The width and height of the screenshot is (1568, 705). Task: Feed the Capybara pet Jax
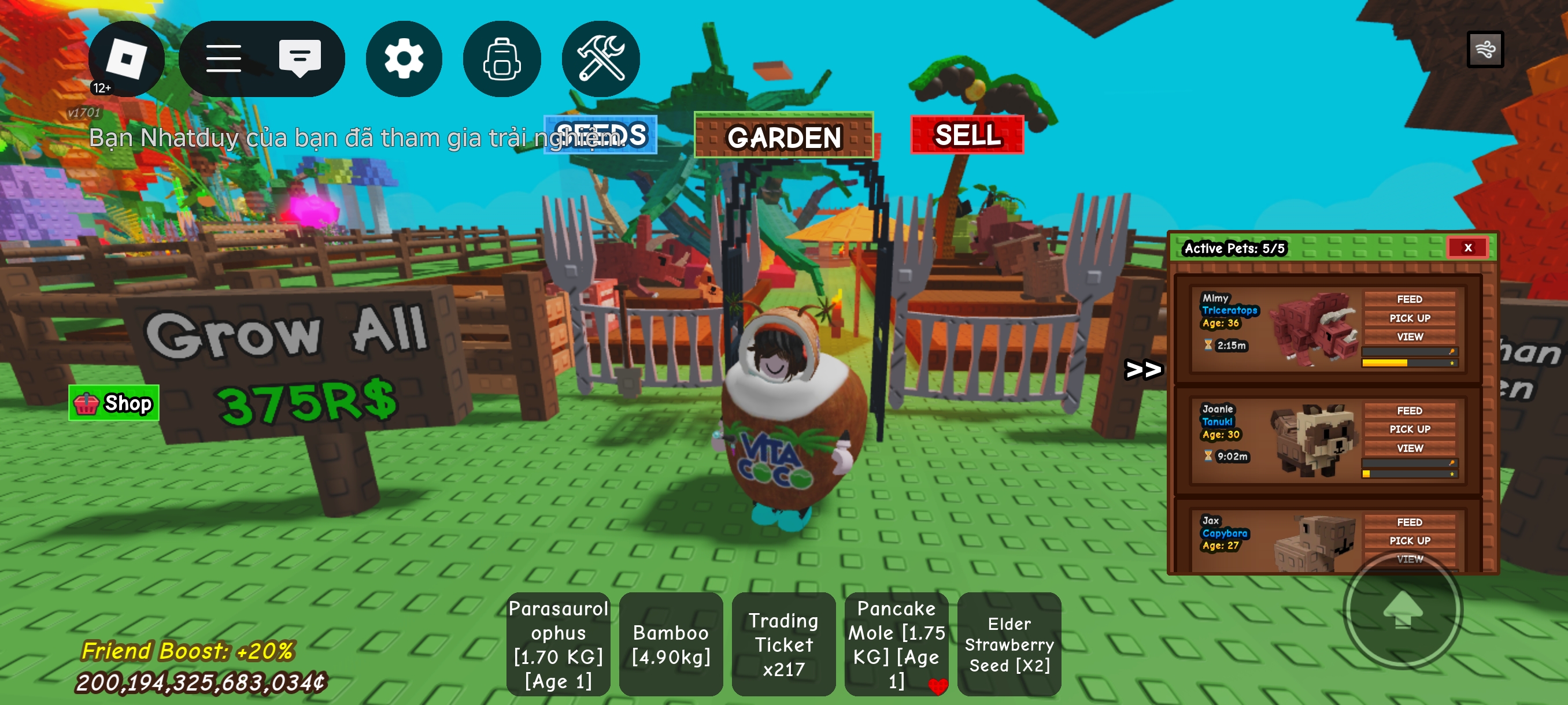pyautogui.click(x=1409, y=522)
